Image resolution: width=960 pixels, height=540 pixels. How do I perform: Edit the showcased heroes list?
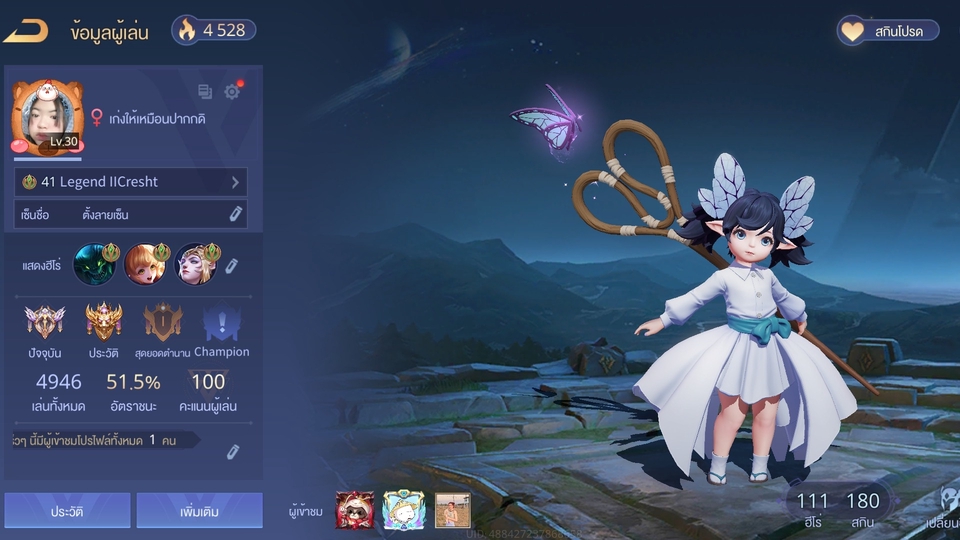pos(231,266)
